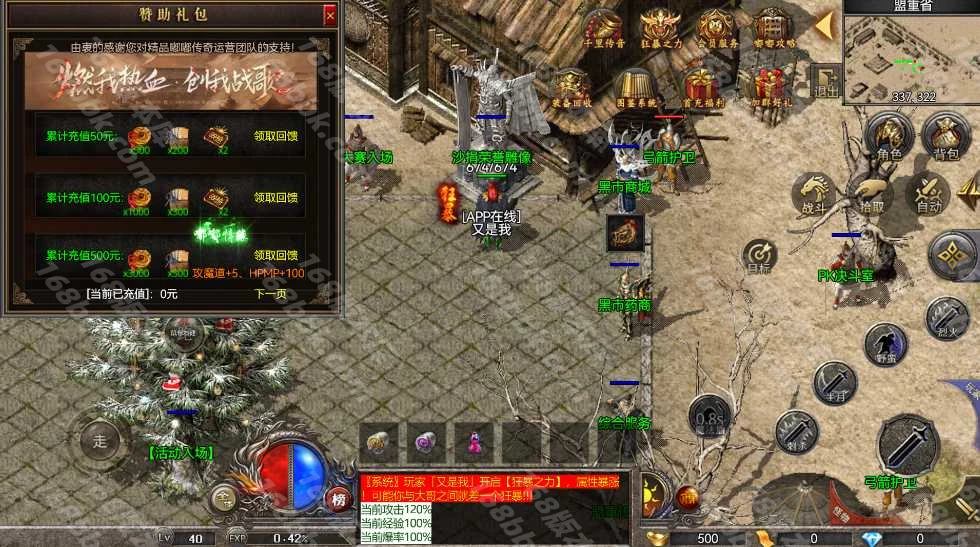The width and height of the screenshot is (980, 547).
Task: Claim the 100元 recharge reward (领取回馈)
Action: point(276,198)
